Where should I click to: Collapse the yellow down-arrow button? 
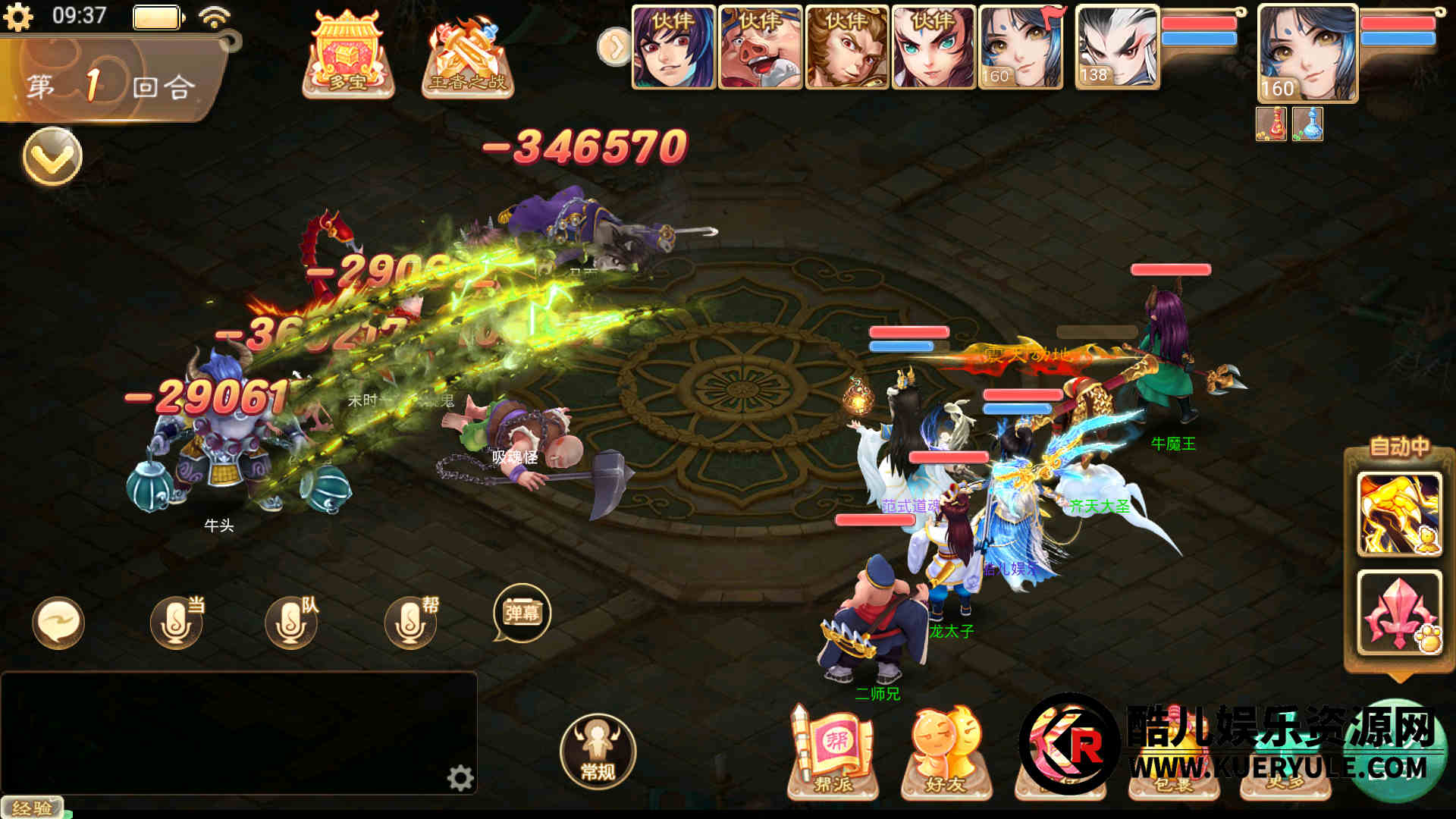click(52, 156)
